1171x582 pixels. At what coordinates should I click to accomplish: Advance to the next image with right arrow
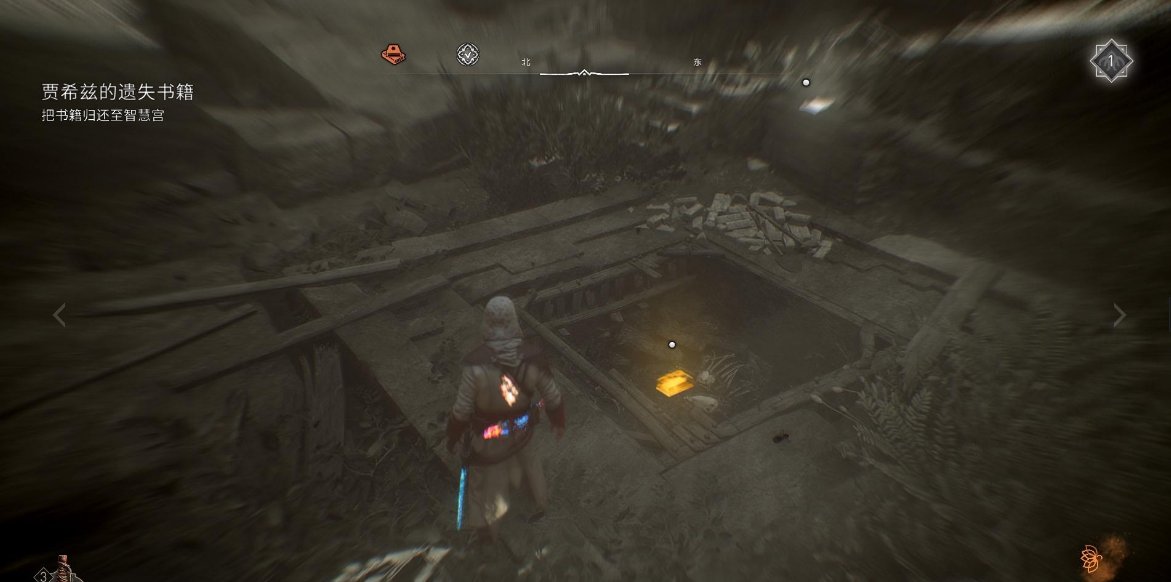point(1119,316)
